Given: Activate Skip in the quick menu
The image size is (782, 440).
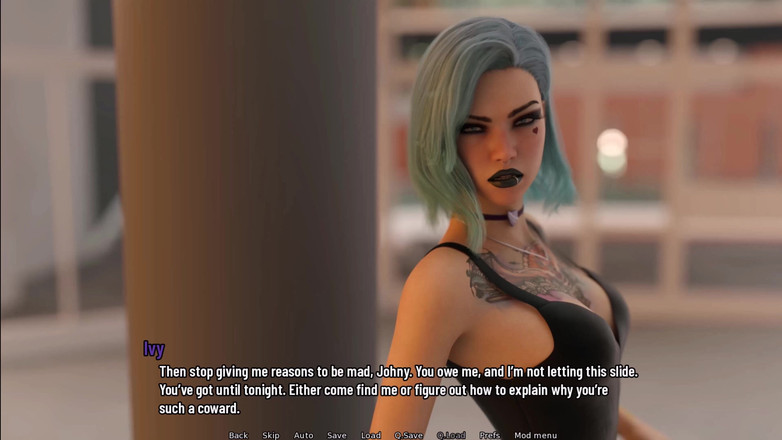Looking at the screenshot, I should 271,435.
